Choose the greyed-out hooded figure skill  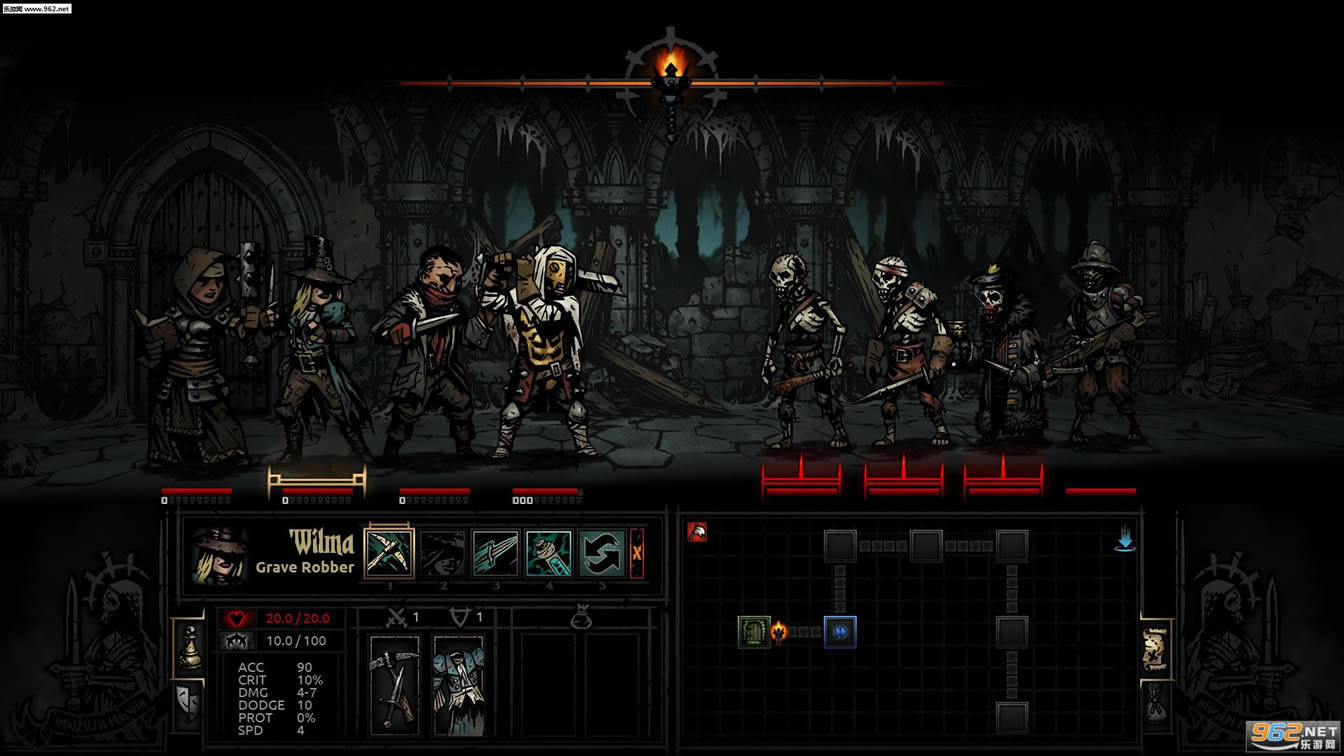(442, 553)
